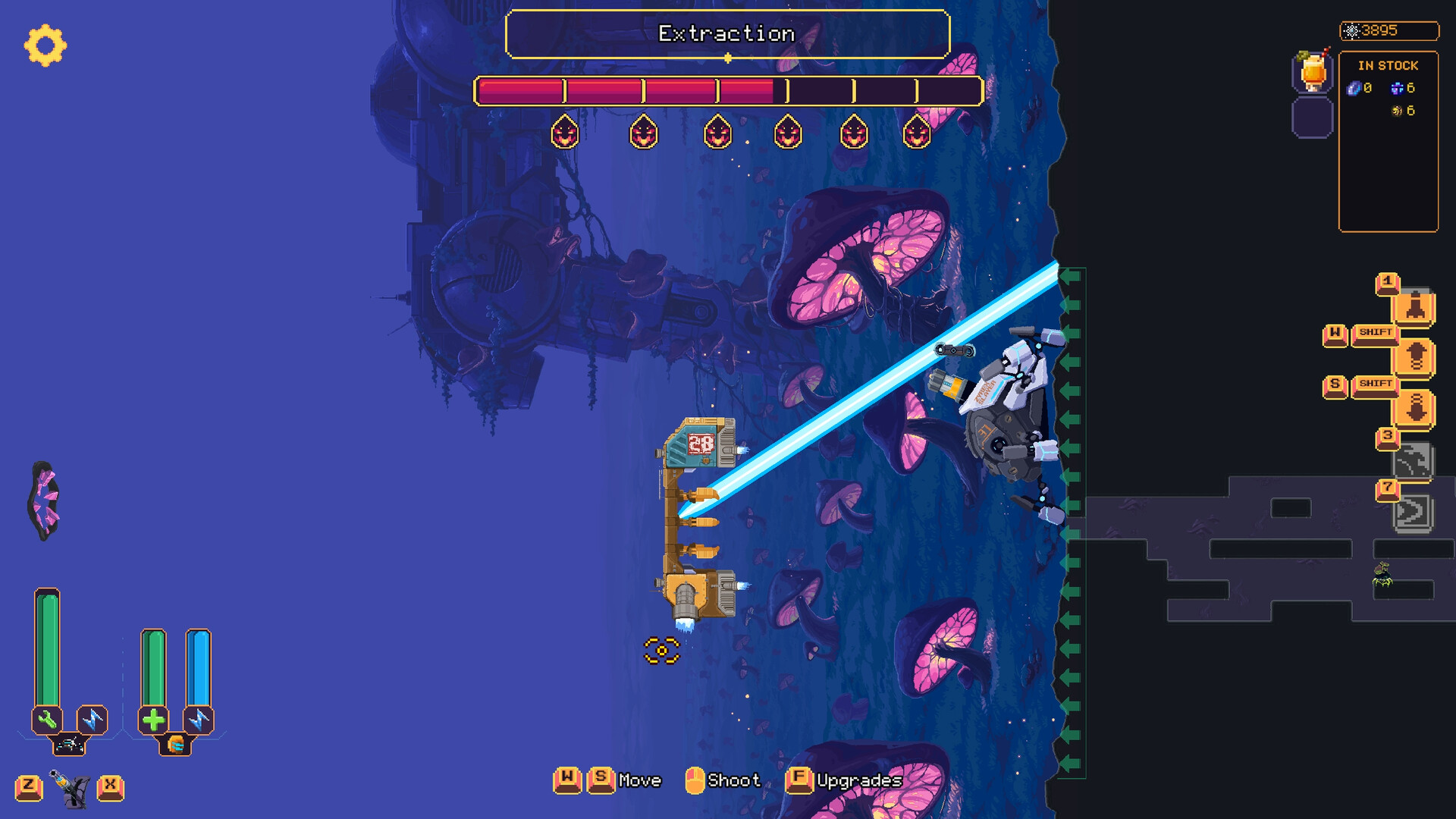Select the drone icon beneath the health bars
The image size is (1456, 819).
click(x=71, y=745)
